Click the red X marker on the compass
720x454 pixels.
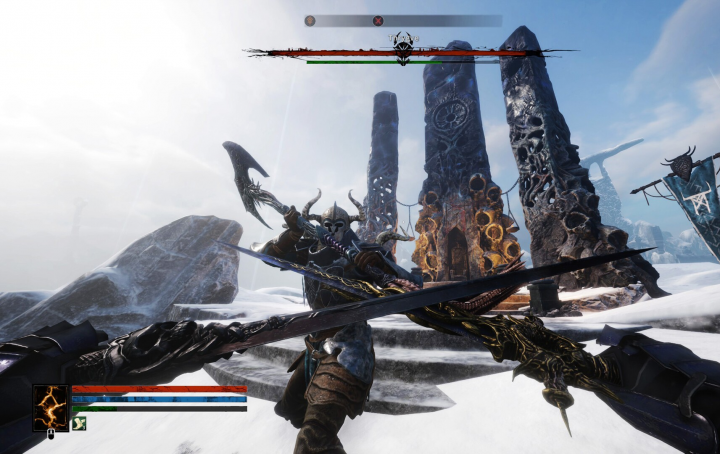click(378, 20)
